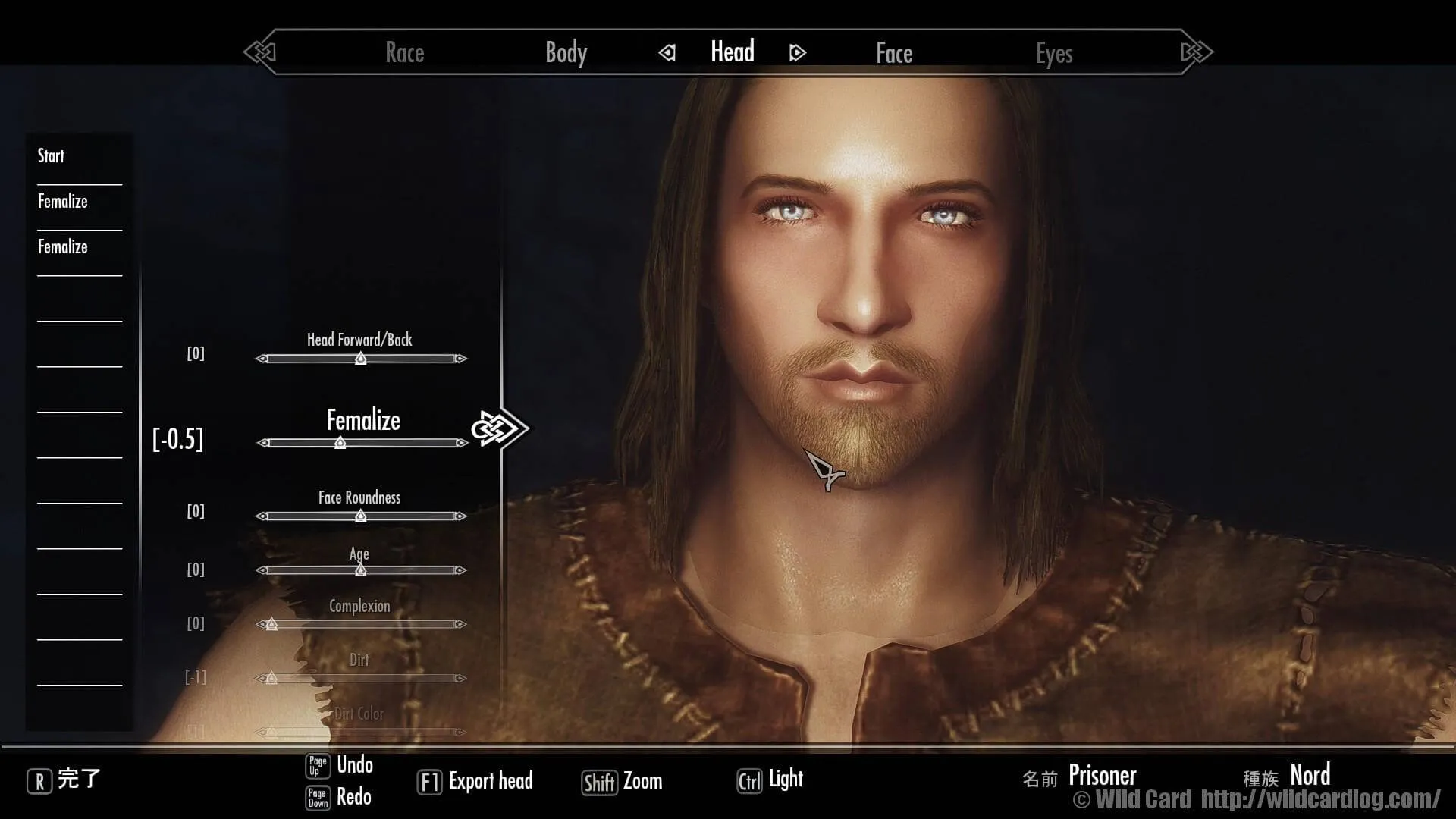Click the left arrow beside Head
1456x819 pixels.
click(x=667, y=52)
